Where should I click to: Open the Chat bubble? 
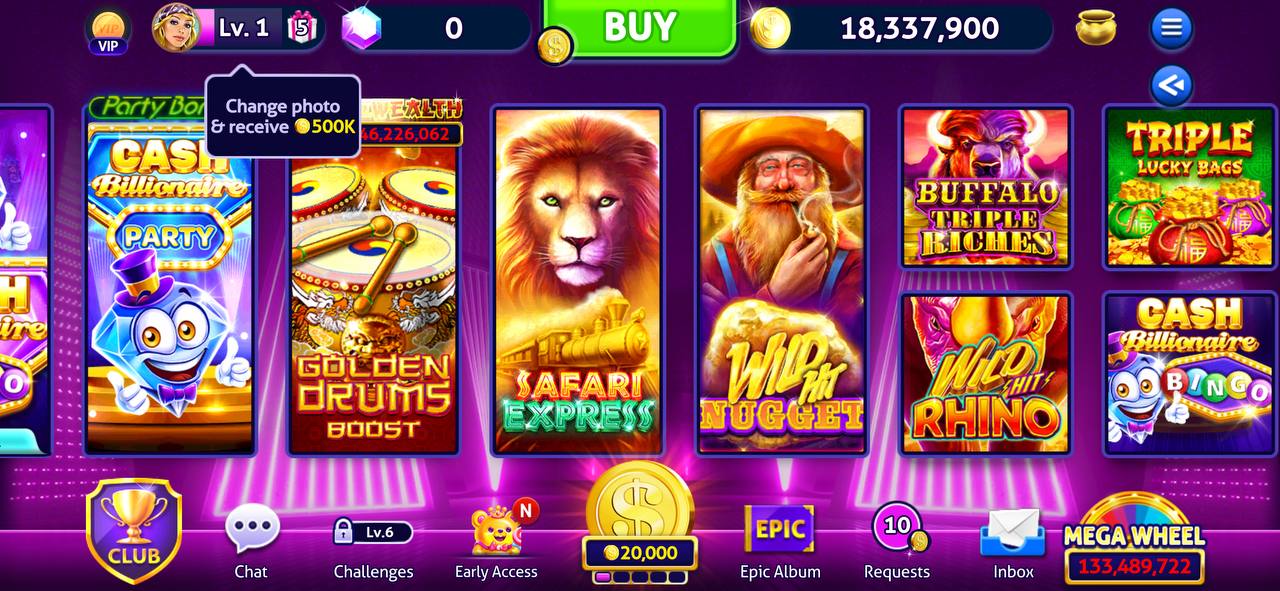tap(251, 540)
